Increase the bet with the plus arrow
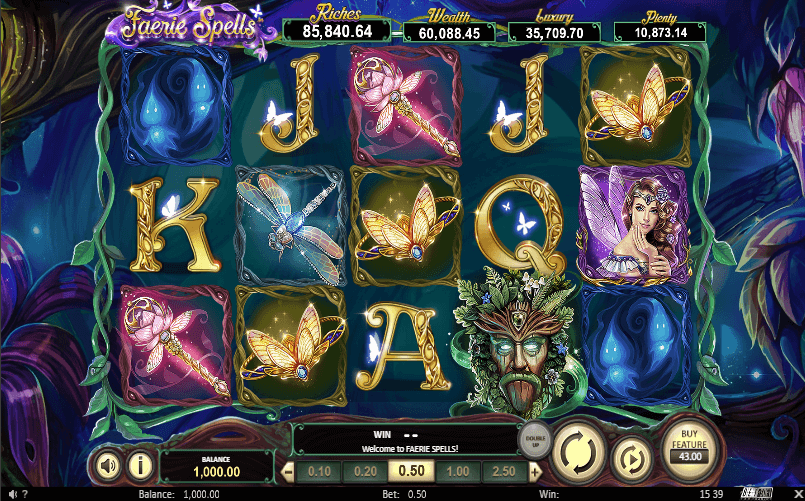This screenshot has width=805, height=501. pyautogui.click(x=536, y=472)
